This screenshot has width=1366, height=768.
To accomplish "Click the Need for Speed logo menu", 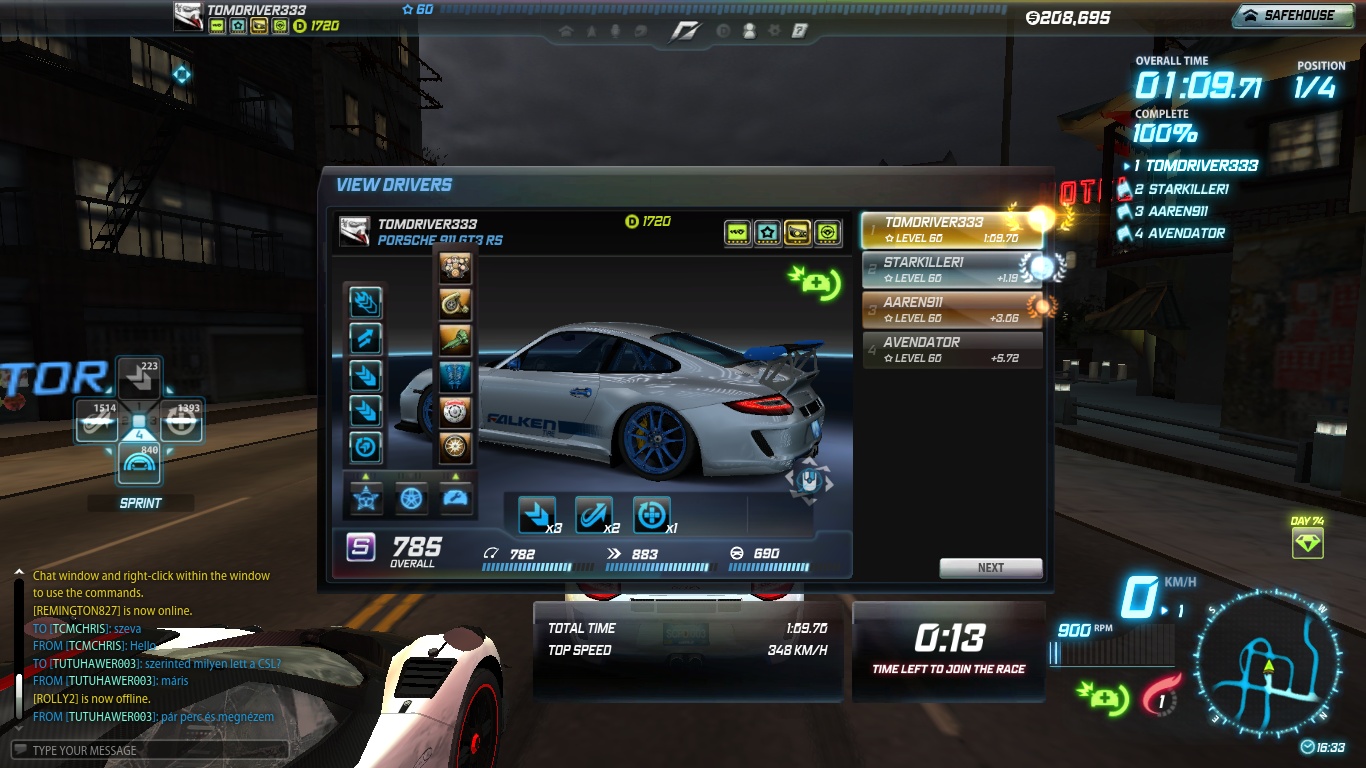I will (685, 31).
